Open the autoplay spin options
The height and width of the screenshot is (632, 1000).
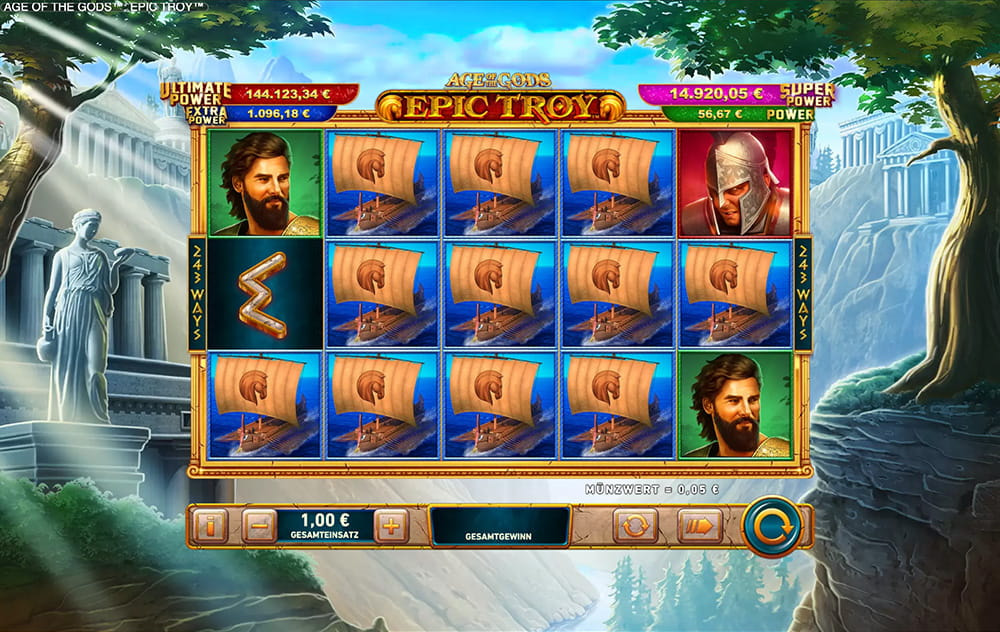coord(635,525)
